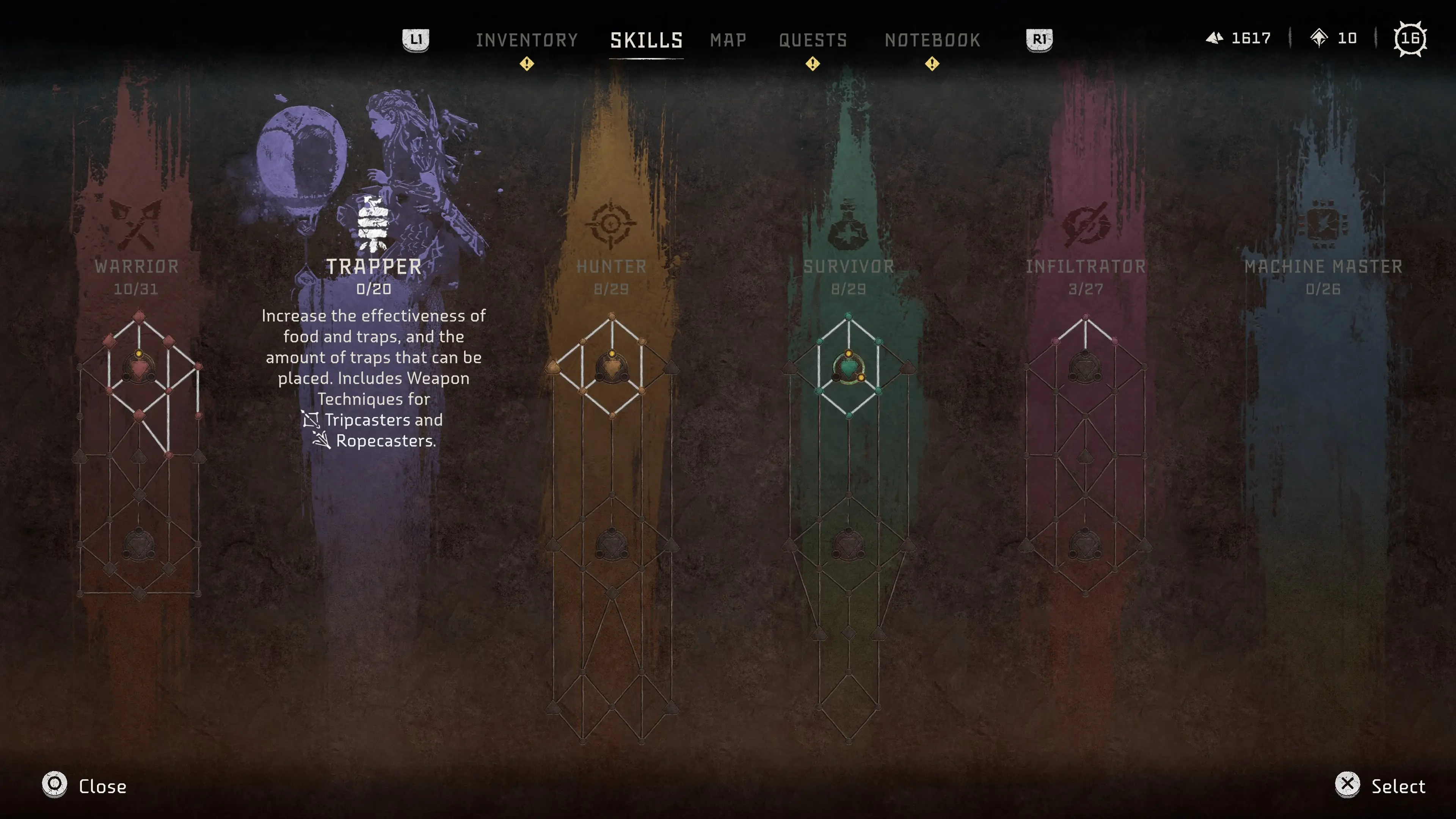Open the Machine Master skill tree
1456x819 pixels.
[1323, 267]
